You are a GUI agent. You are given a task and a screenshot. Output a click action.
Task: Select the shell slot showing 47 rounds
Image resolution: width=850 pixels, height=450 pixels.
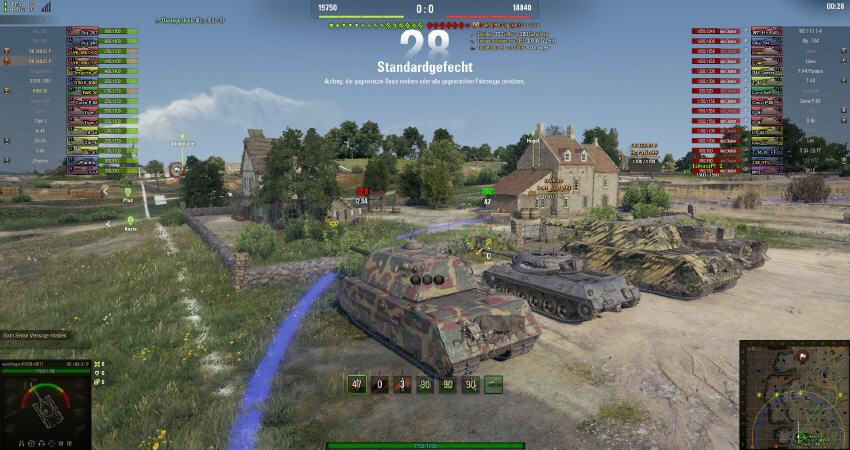[x=356, y=383]
